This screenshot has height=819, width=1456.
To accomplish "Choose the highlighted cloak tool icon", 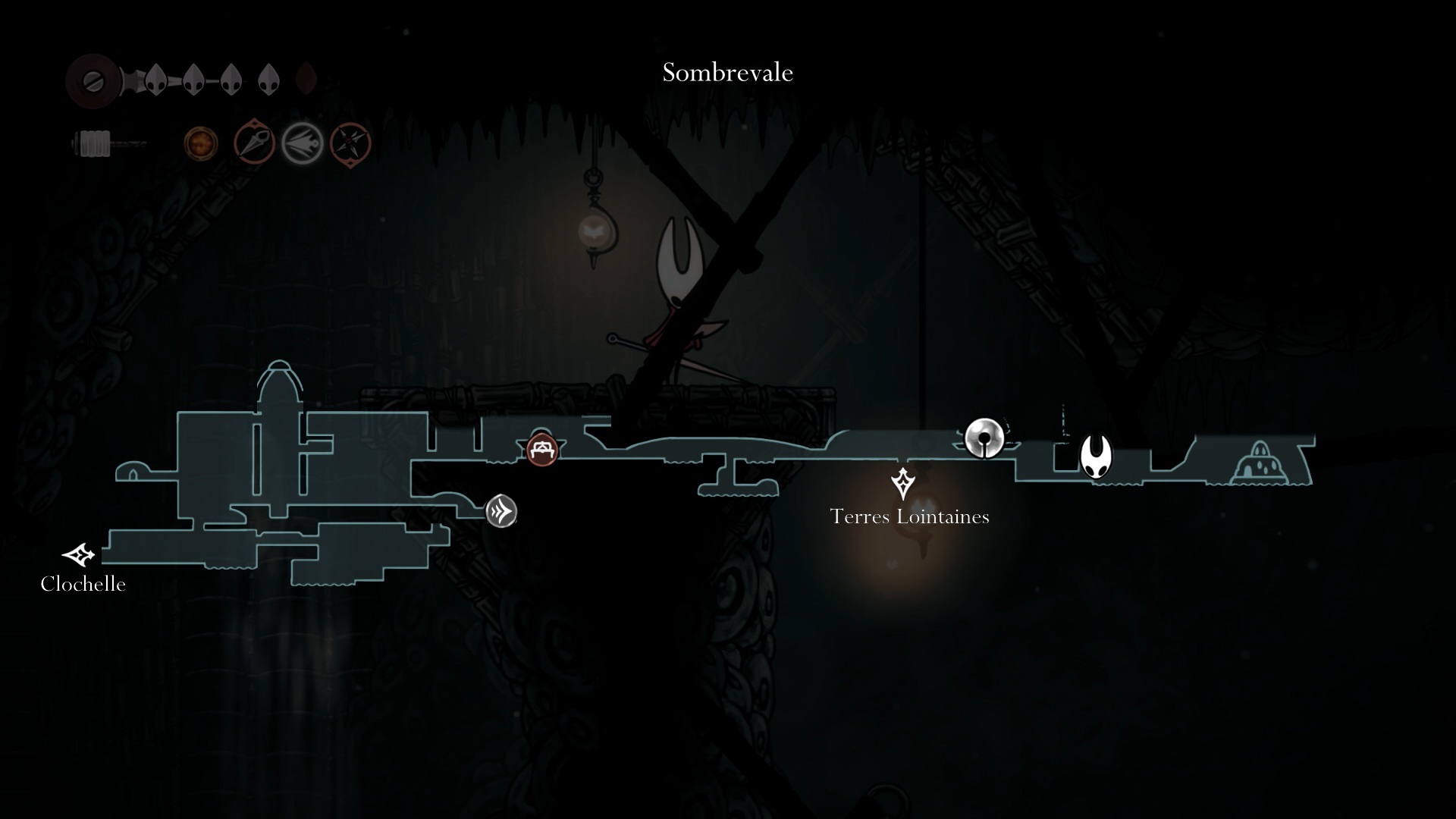I will point(303,143).
